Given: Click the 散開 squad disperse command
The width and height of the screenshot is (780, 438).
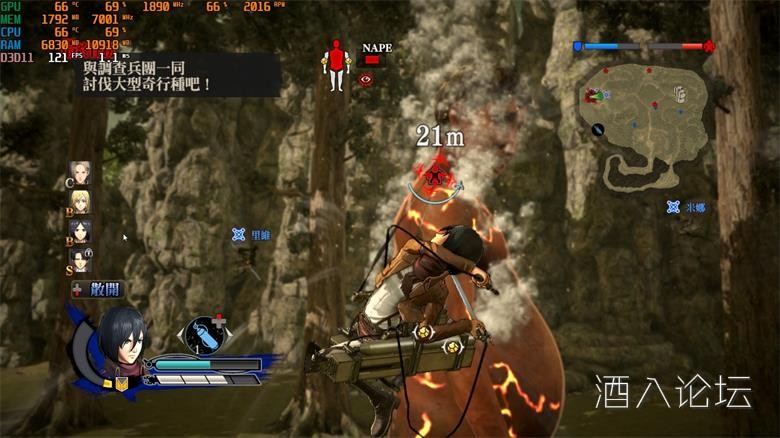Looking at the screenshot, I should (98, 289).
